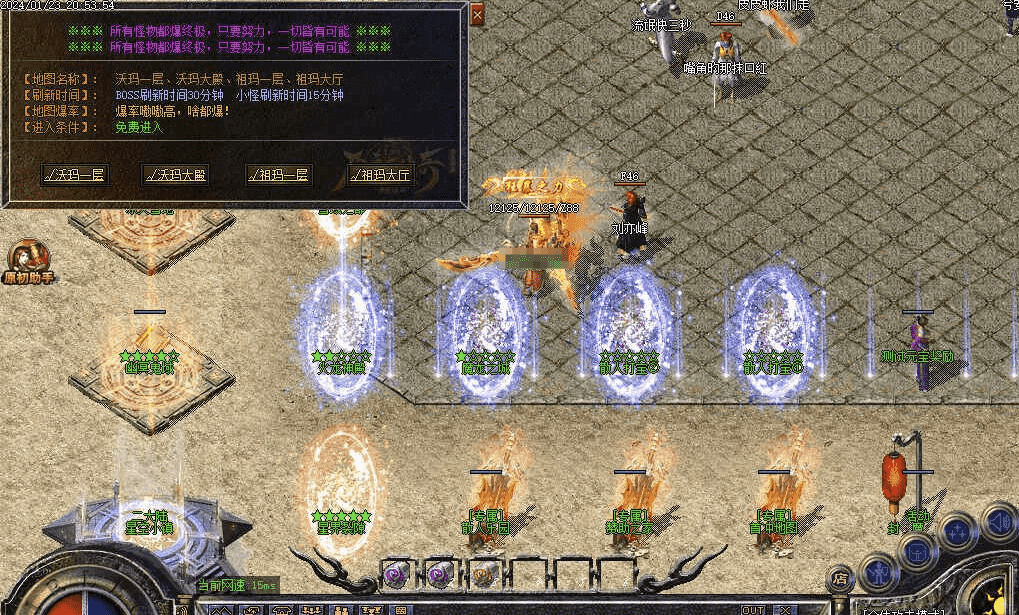Open the bag round button
The width and height of the screenshot is (1019, 615).
pos(917,551)
